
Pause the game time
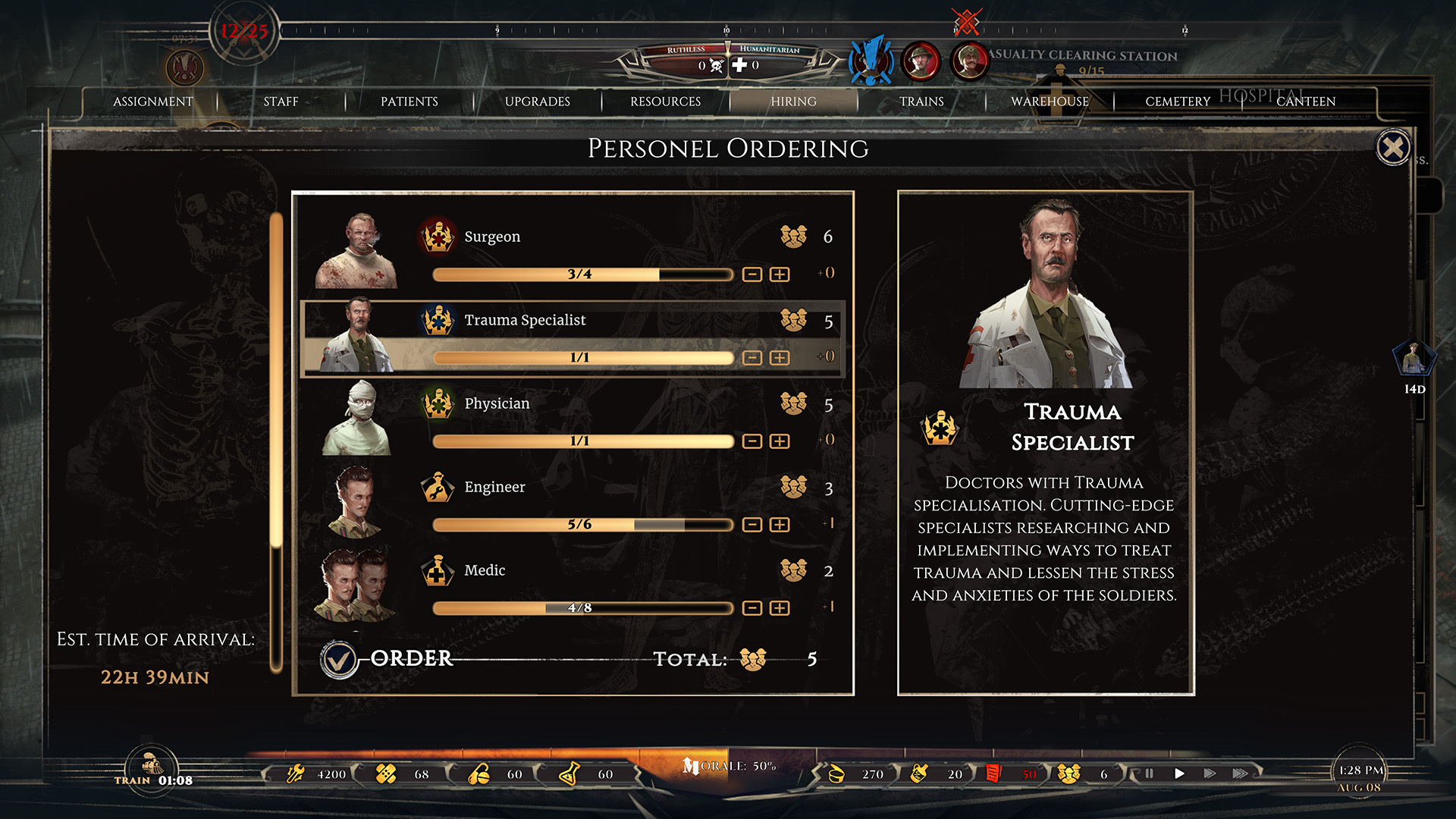point(1149,774)
